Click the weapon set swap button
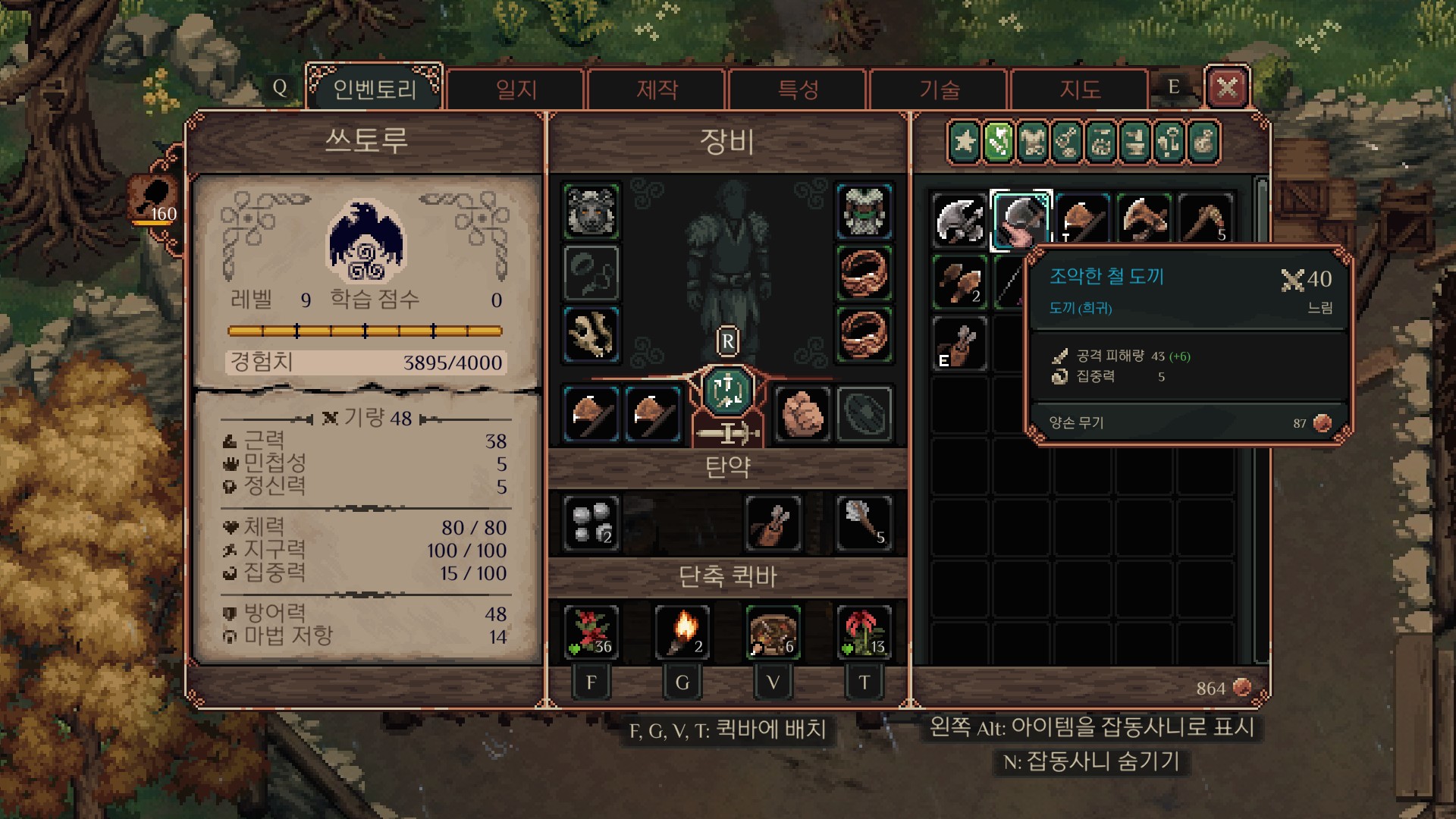 (x=727, y=391)
